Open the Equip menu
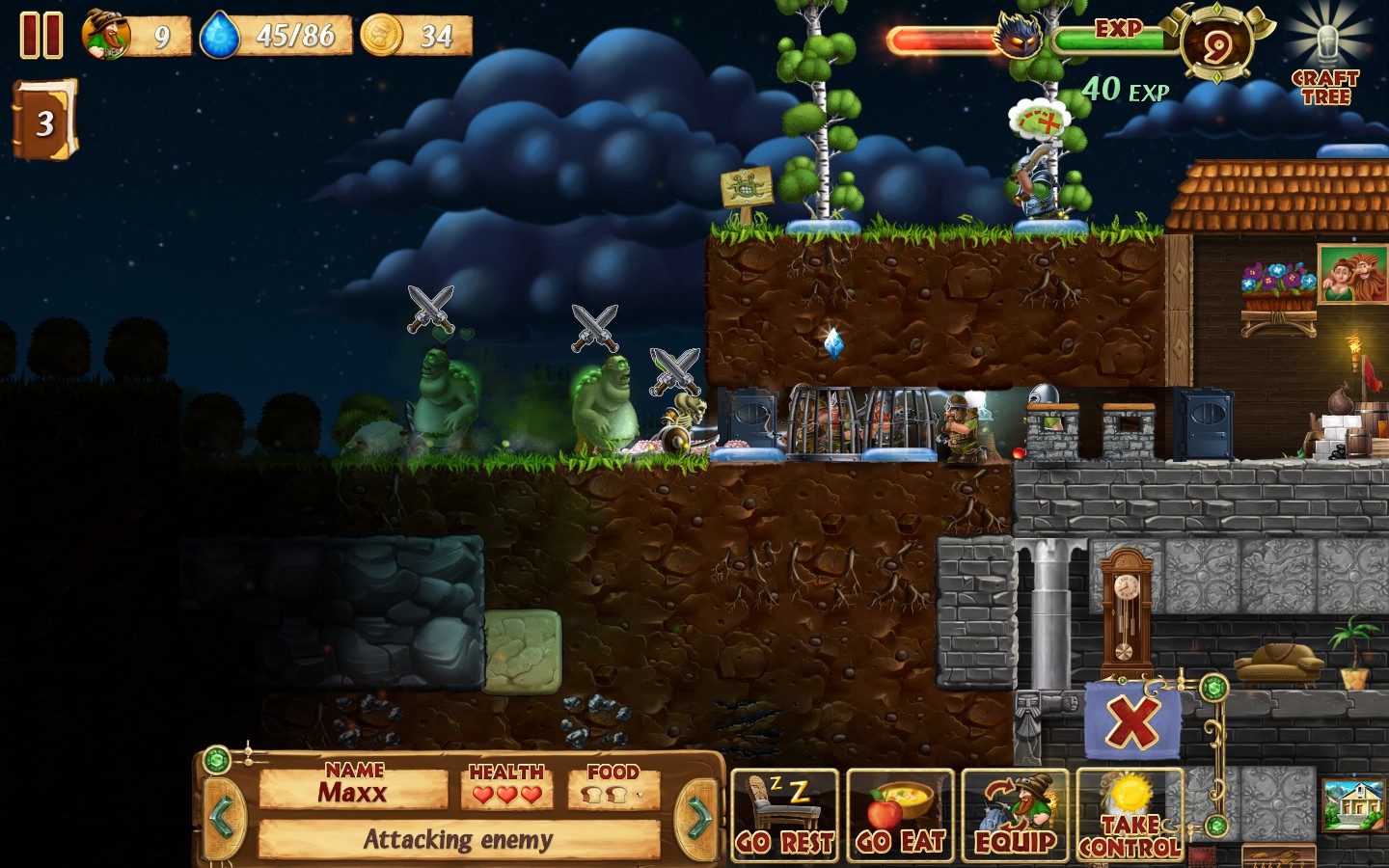 (1015, 816)
